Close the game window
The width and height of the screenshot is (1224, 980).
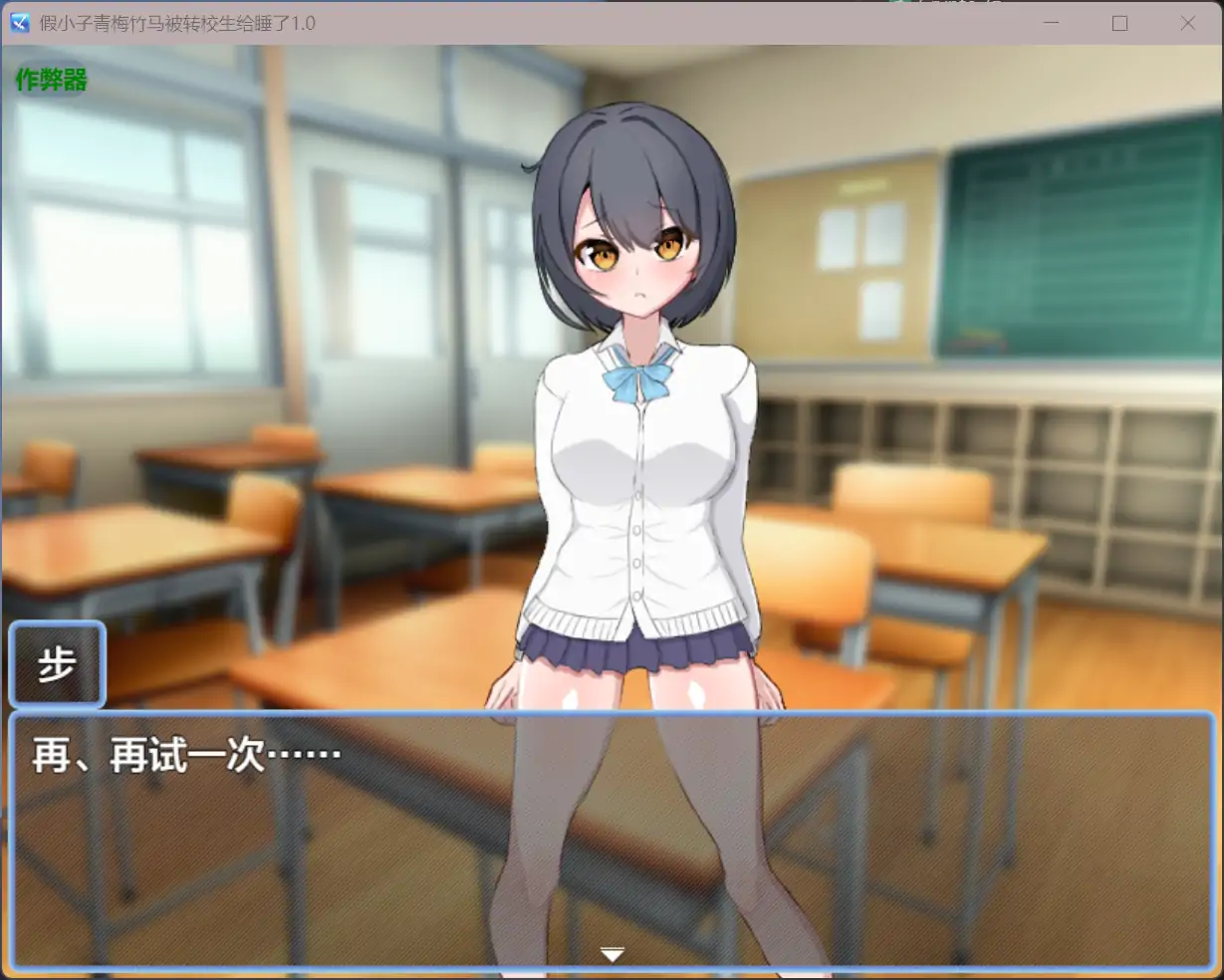pos(1187,23)
